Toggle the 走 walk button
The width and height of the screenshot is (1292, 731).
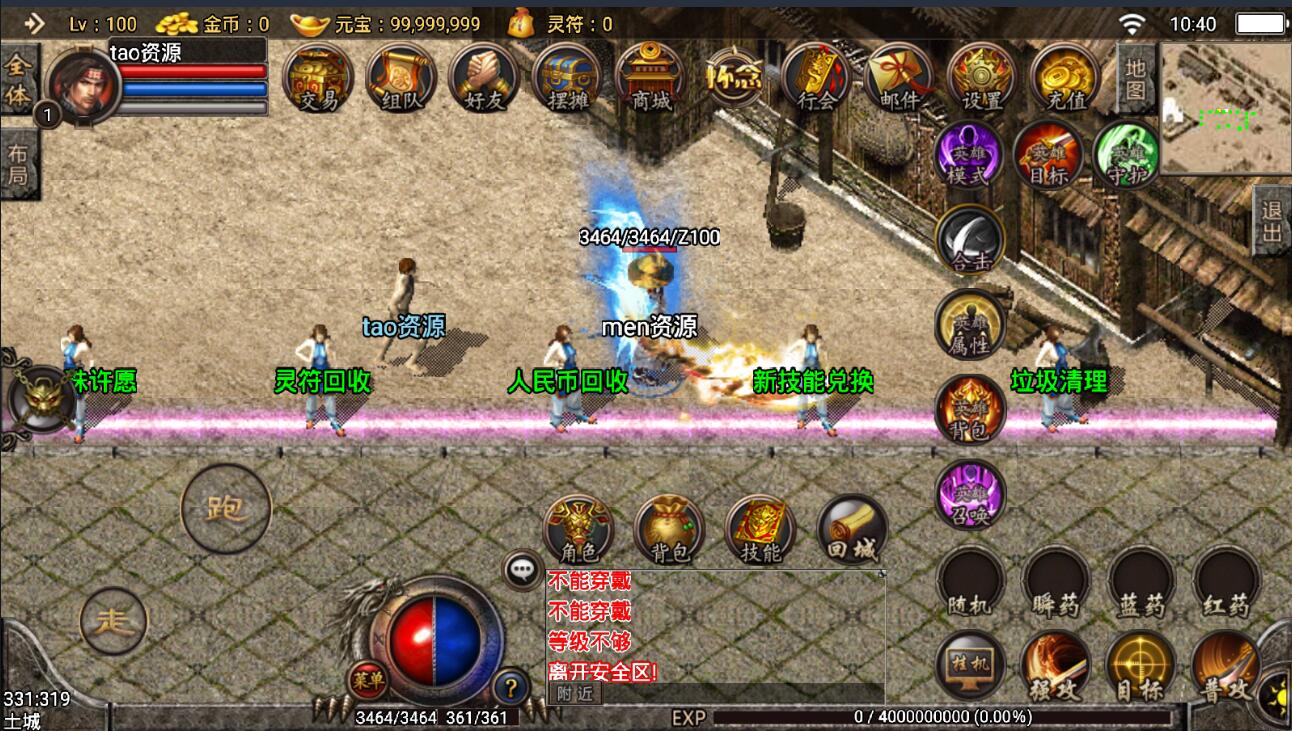click(113, 621)
